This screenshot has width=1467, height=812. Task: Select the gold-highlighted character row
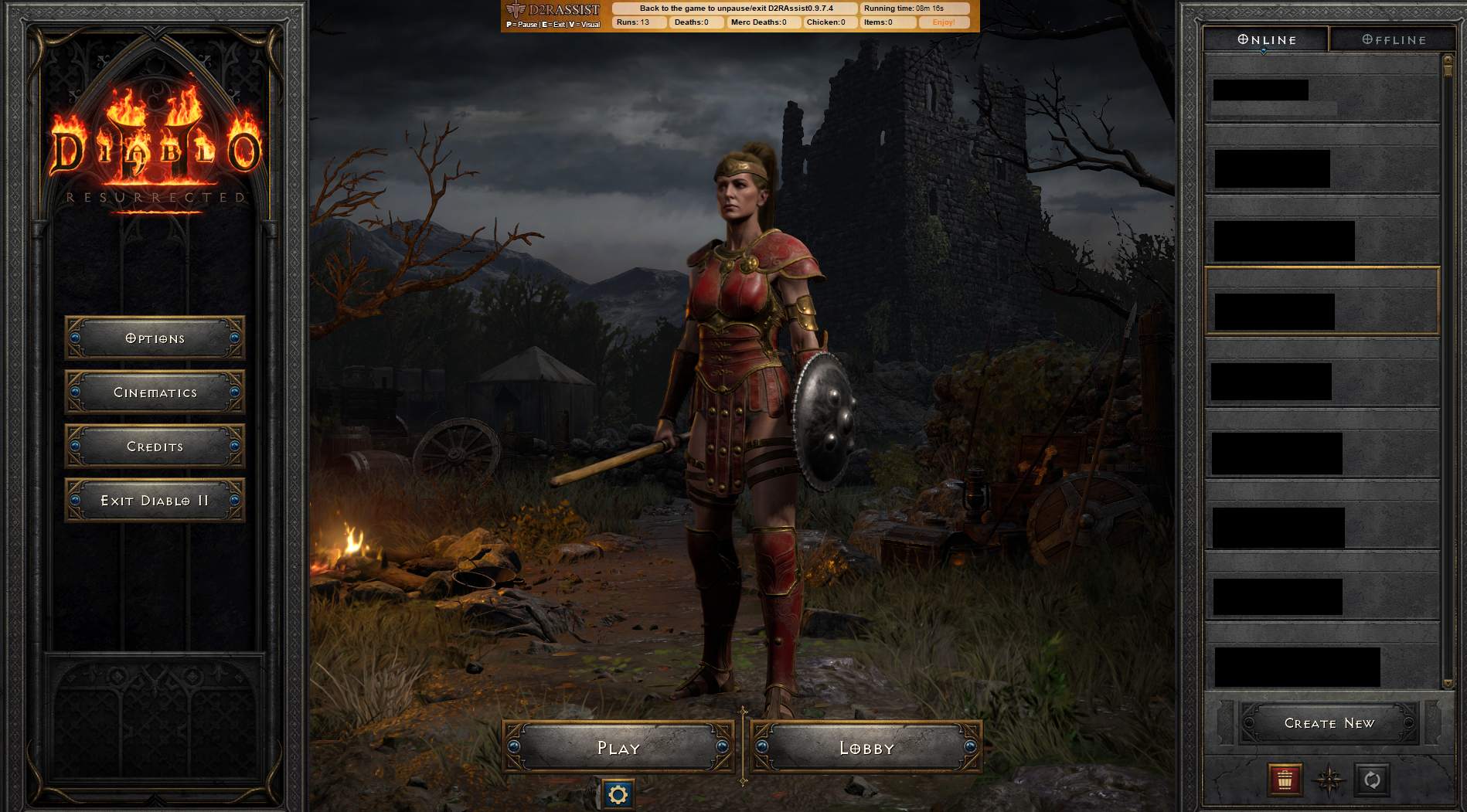(1322, 301)
